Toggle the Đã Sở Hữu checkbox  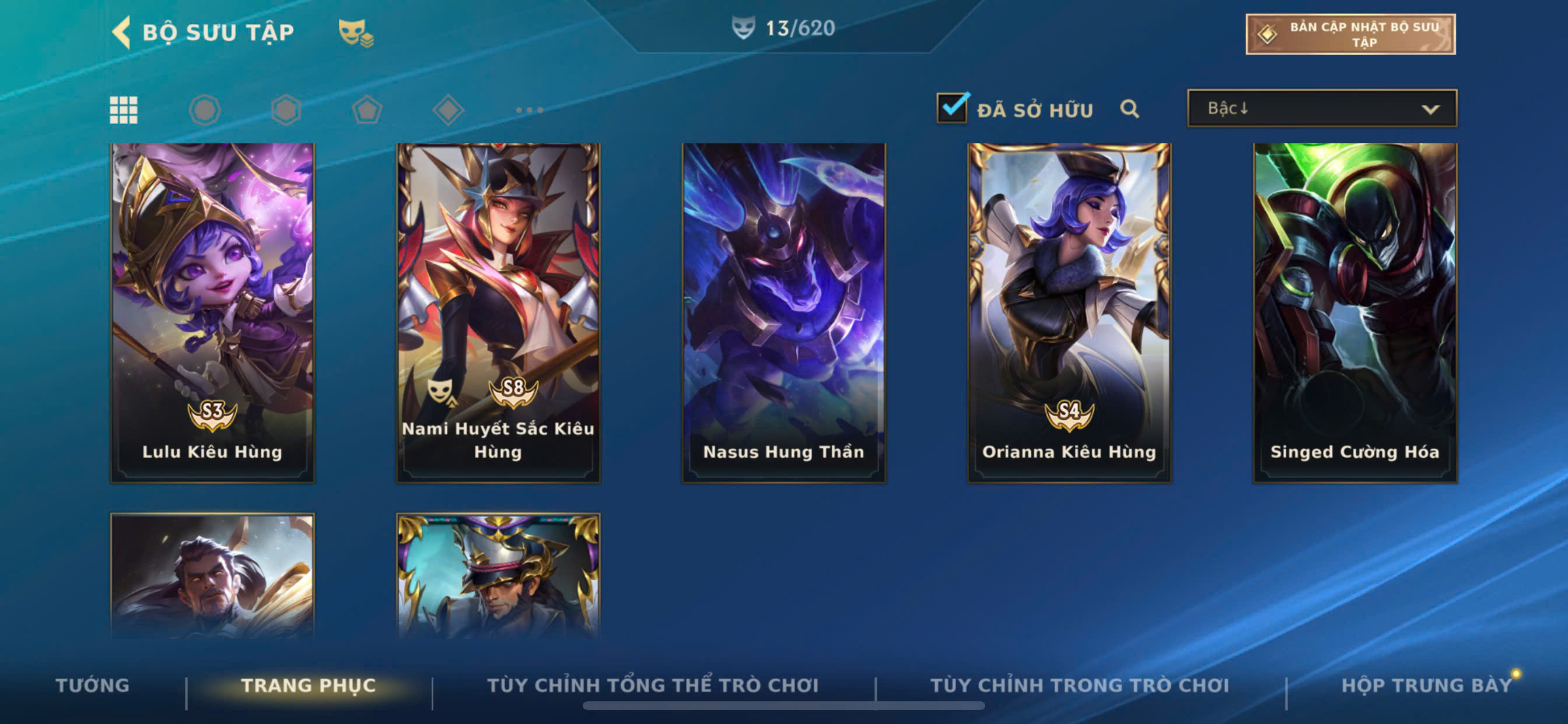[x=952, y=109]
